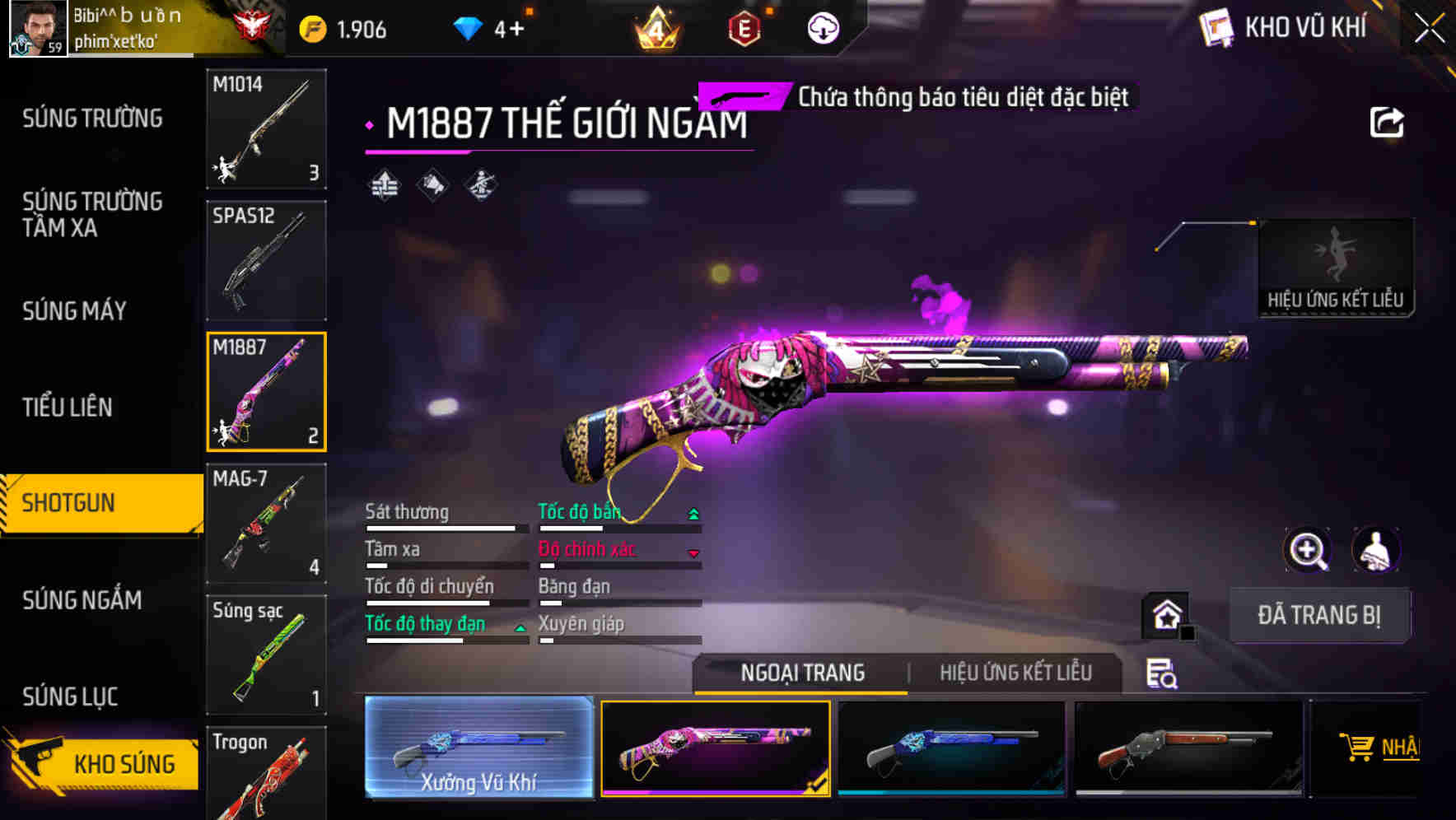This screenshot has width=1456, height=820.
Task: Switch to the HIỆU ỨNG KẾT LIỄU tab
Action: [1016, 673]
